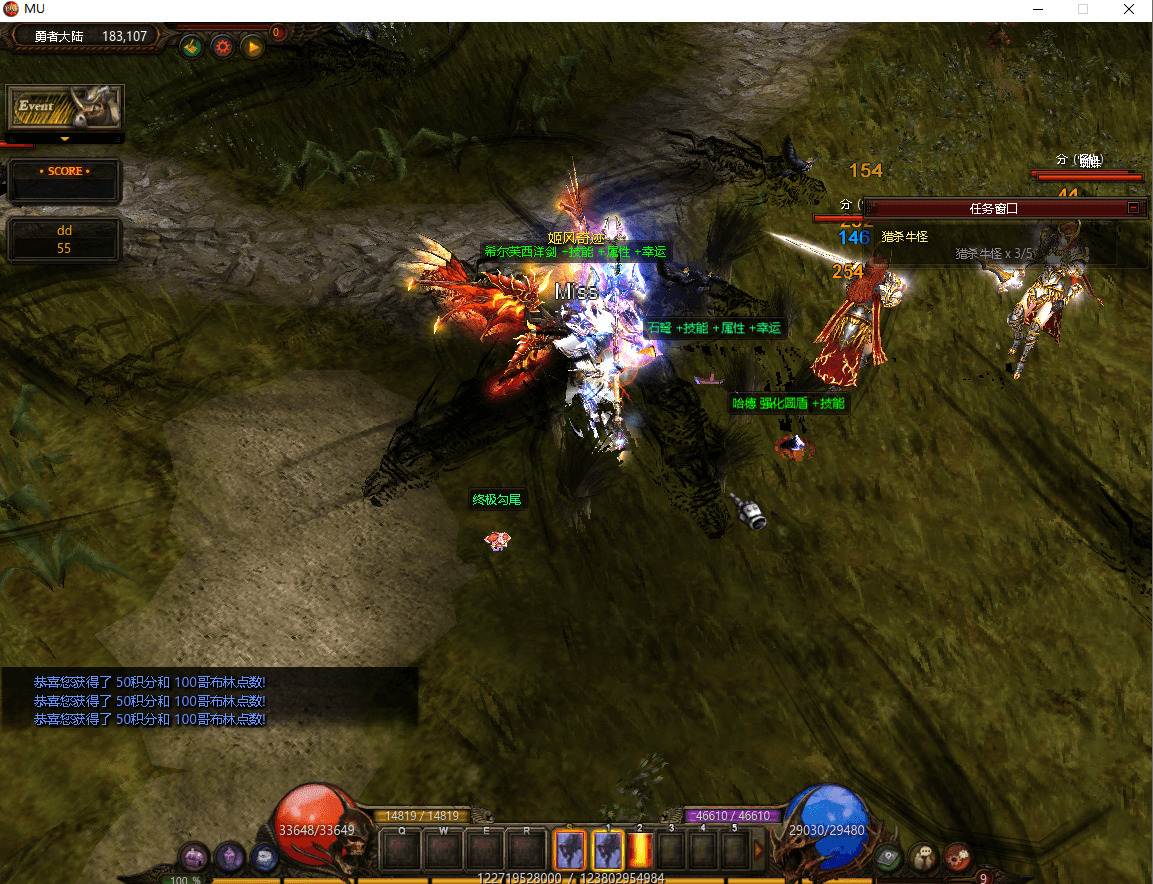This screenshot has width=1153, height=884.
Task: Open the speech bubble chat icon
Action: [x=923, y=856]
